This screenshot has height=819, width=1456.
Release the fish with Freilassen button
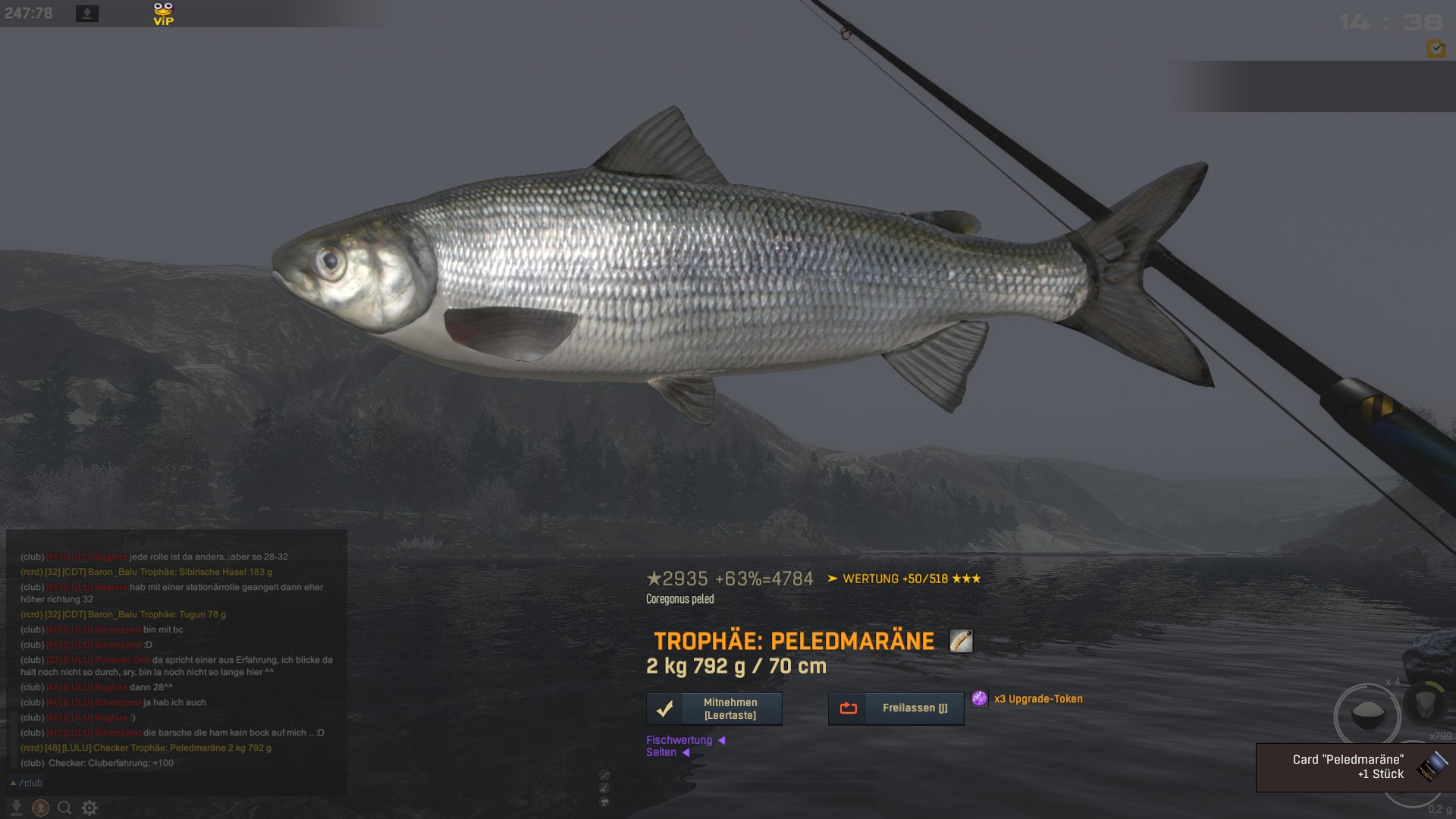pyautogui.click(x=896, y=709)
